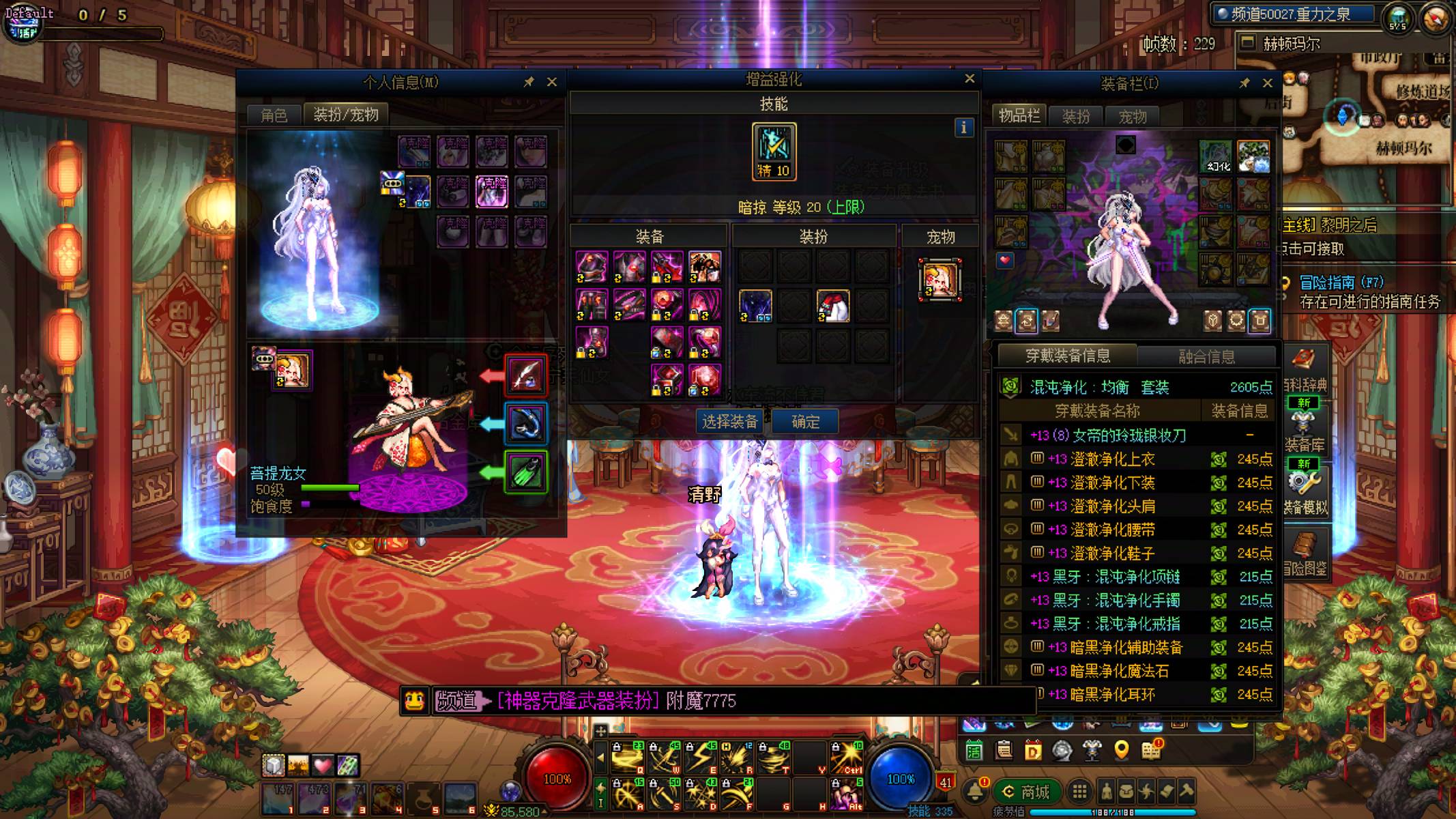Close the 个人信息 panel

coord(552,83)
